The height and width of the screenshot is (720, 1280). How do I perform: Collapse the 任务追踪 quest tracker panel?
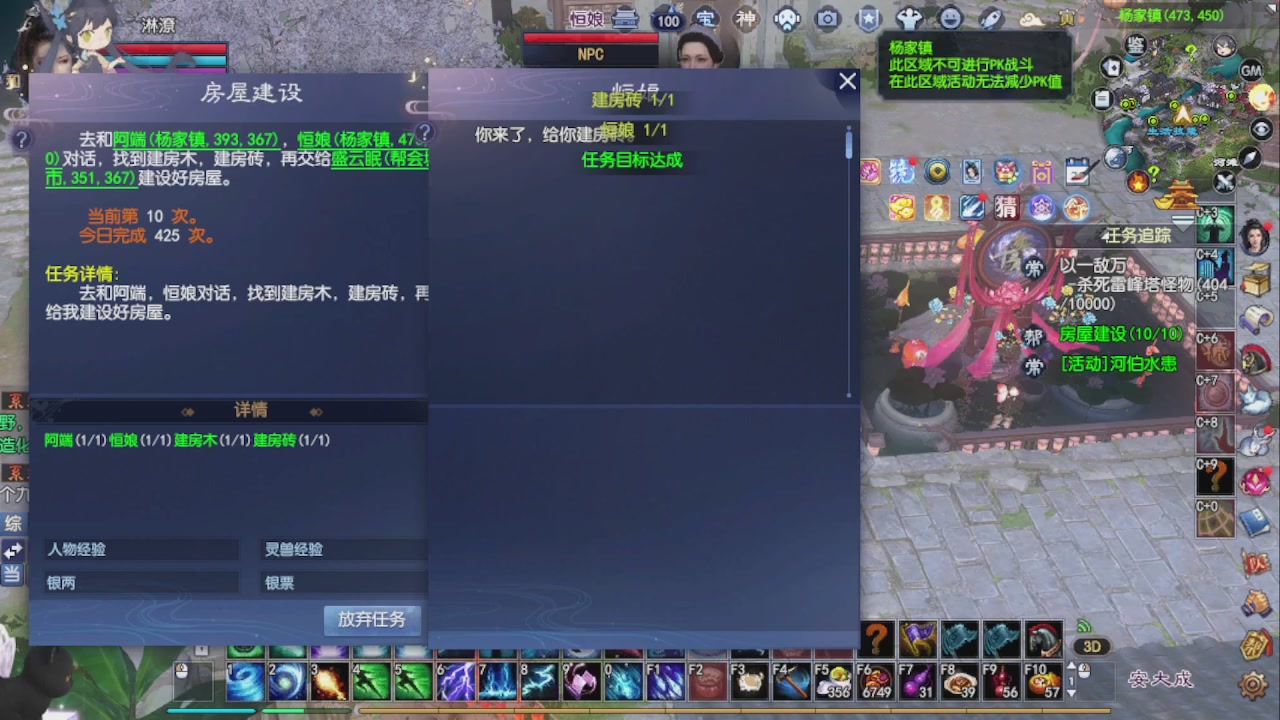pyautogui.click(x=1106, y=234)
